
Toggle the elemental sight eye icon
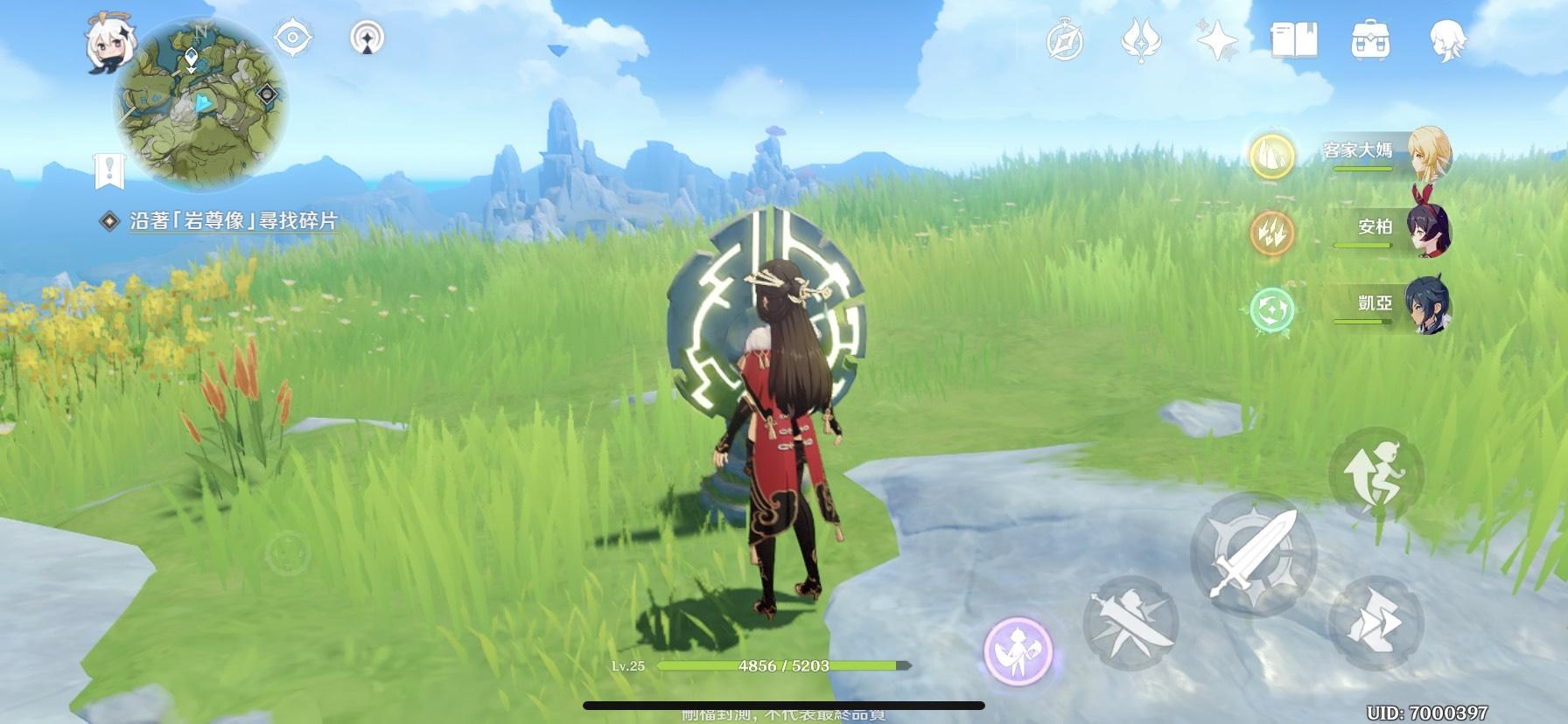(293, 38)
